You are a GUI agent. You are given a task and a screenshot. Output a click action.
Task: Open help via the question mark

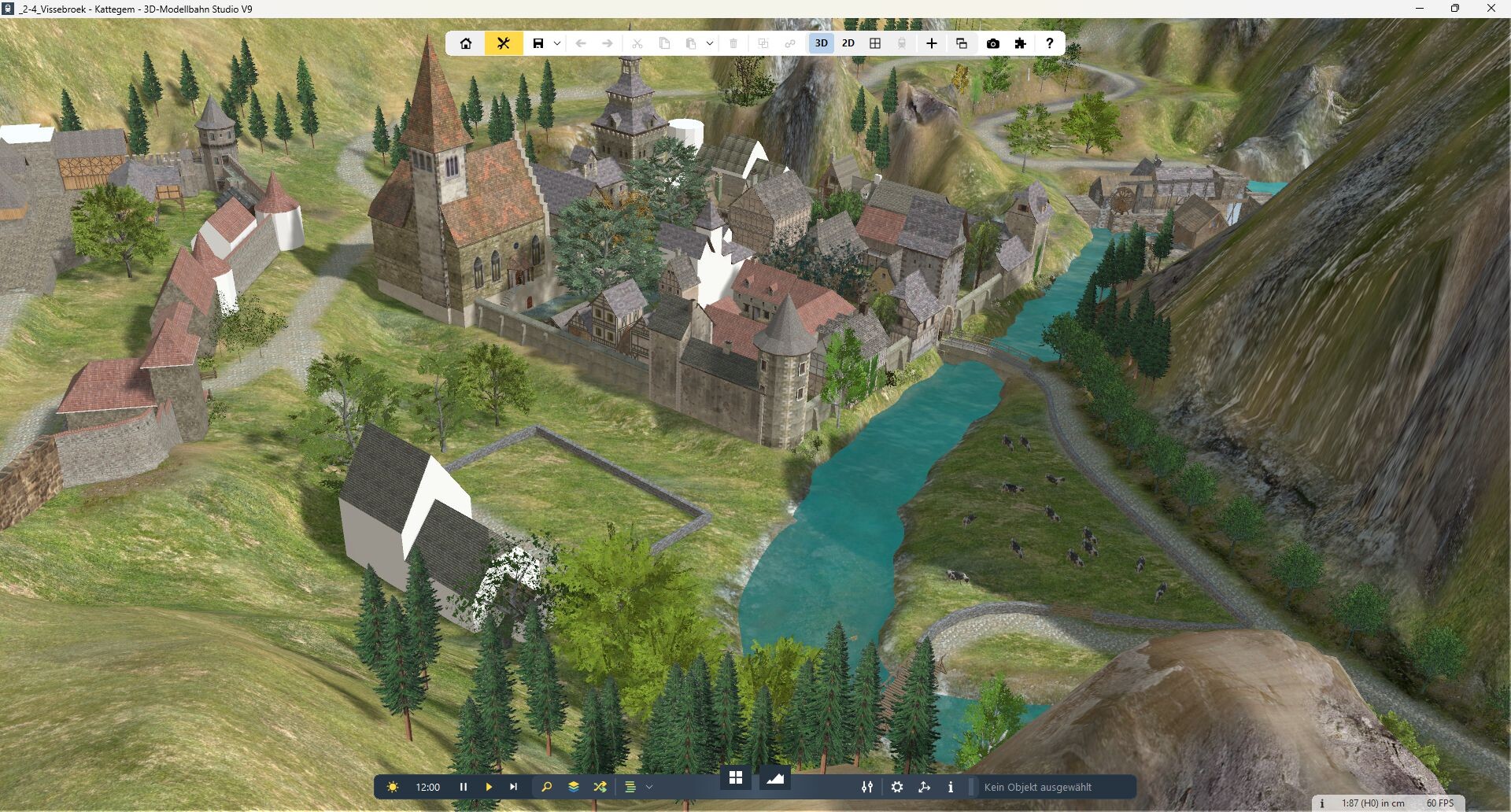1049,43
